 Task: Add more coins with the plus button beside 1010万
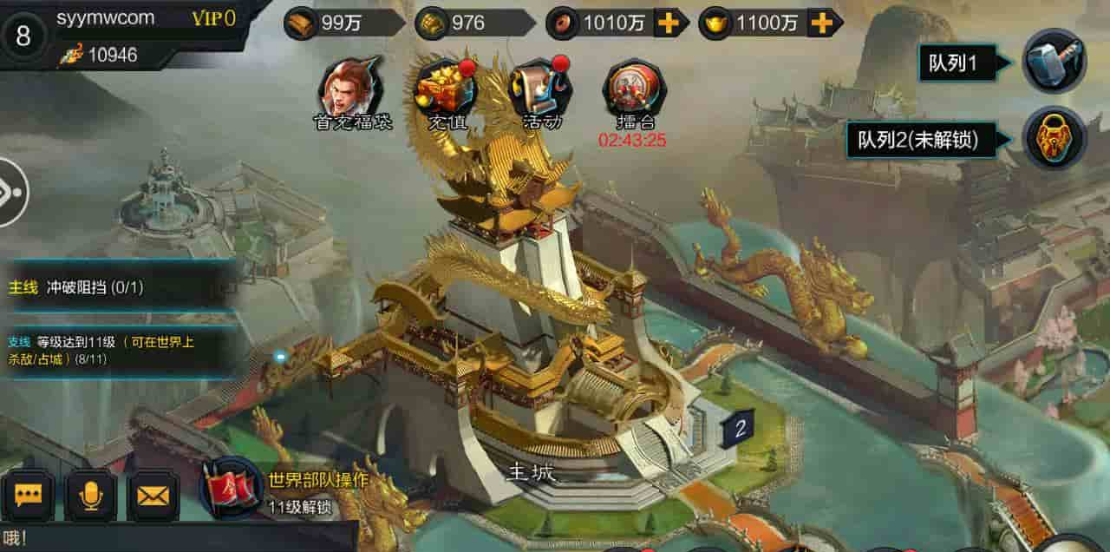666,23
